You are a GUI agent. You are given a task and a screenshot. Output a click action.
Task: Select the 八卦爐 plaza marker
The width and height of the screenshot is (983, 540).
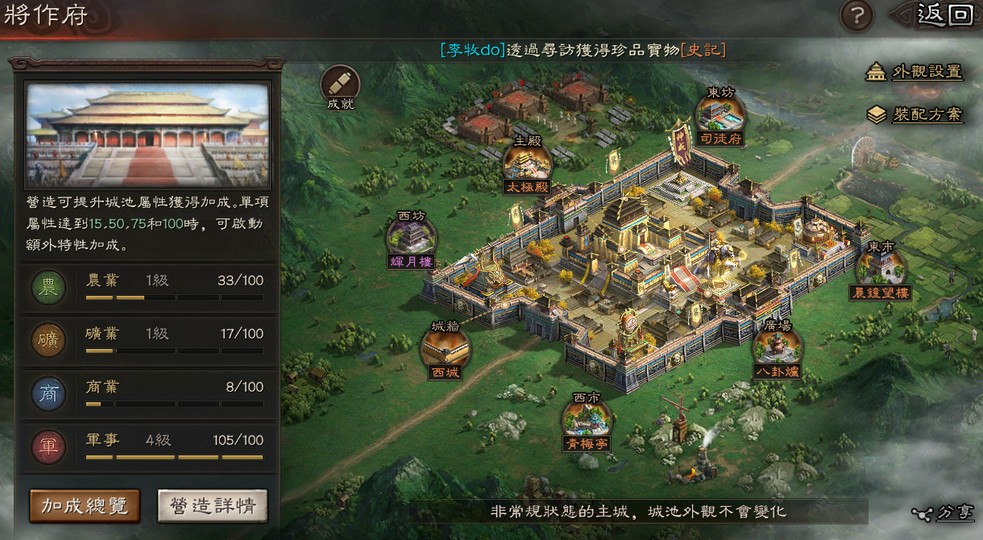click(777, 350)
